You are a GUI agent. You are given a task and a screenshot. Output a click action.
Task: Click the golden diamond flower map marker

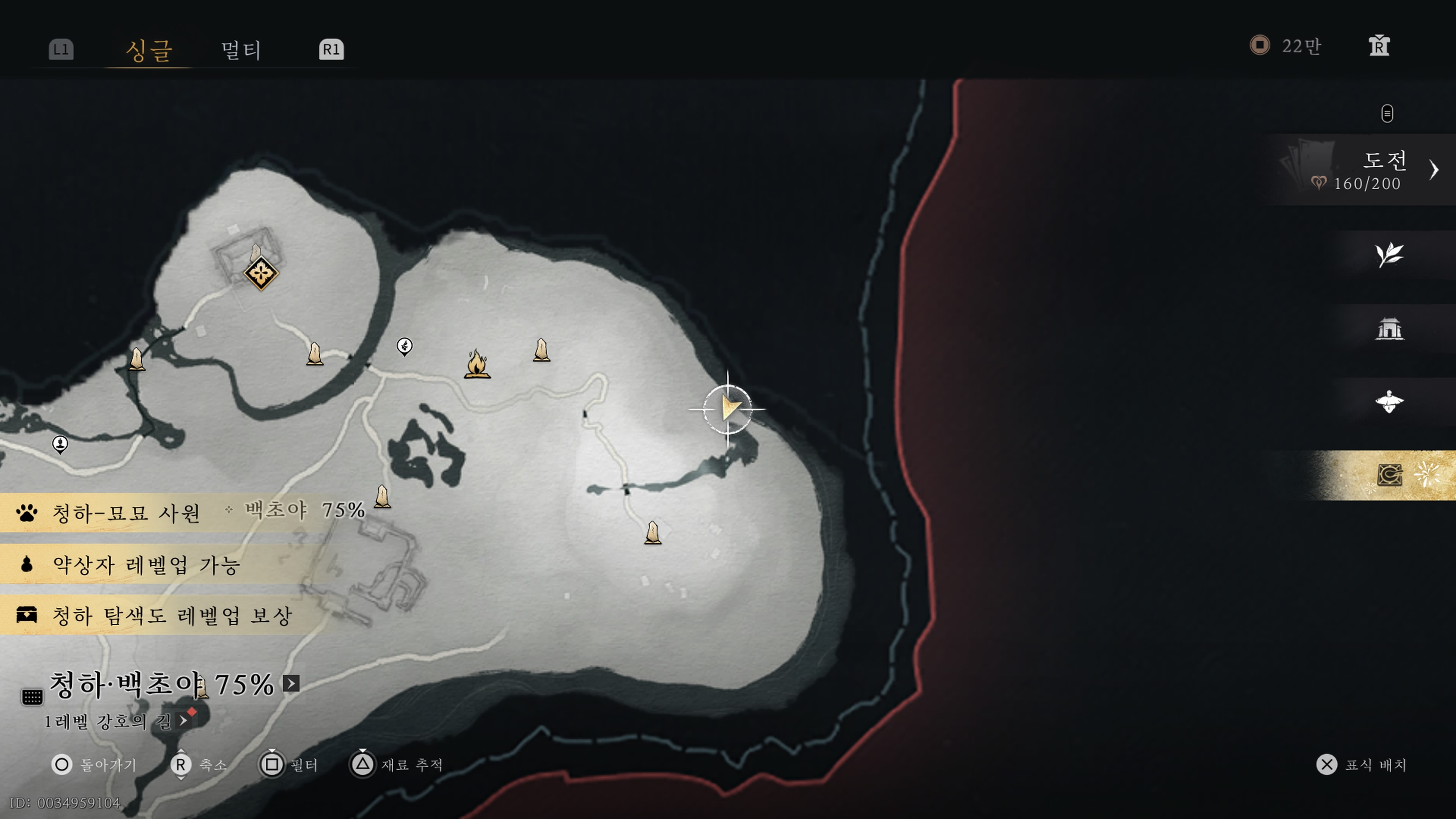pyautogui.click(x=261, y=273)
